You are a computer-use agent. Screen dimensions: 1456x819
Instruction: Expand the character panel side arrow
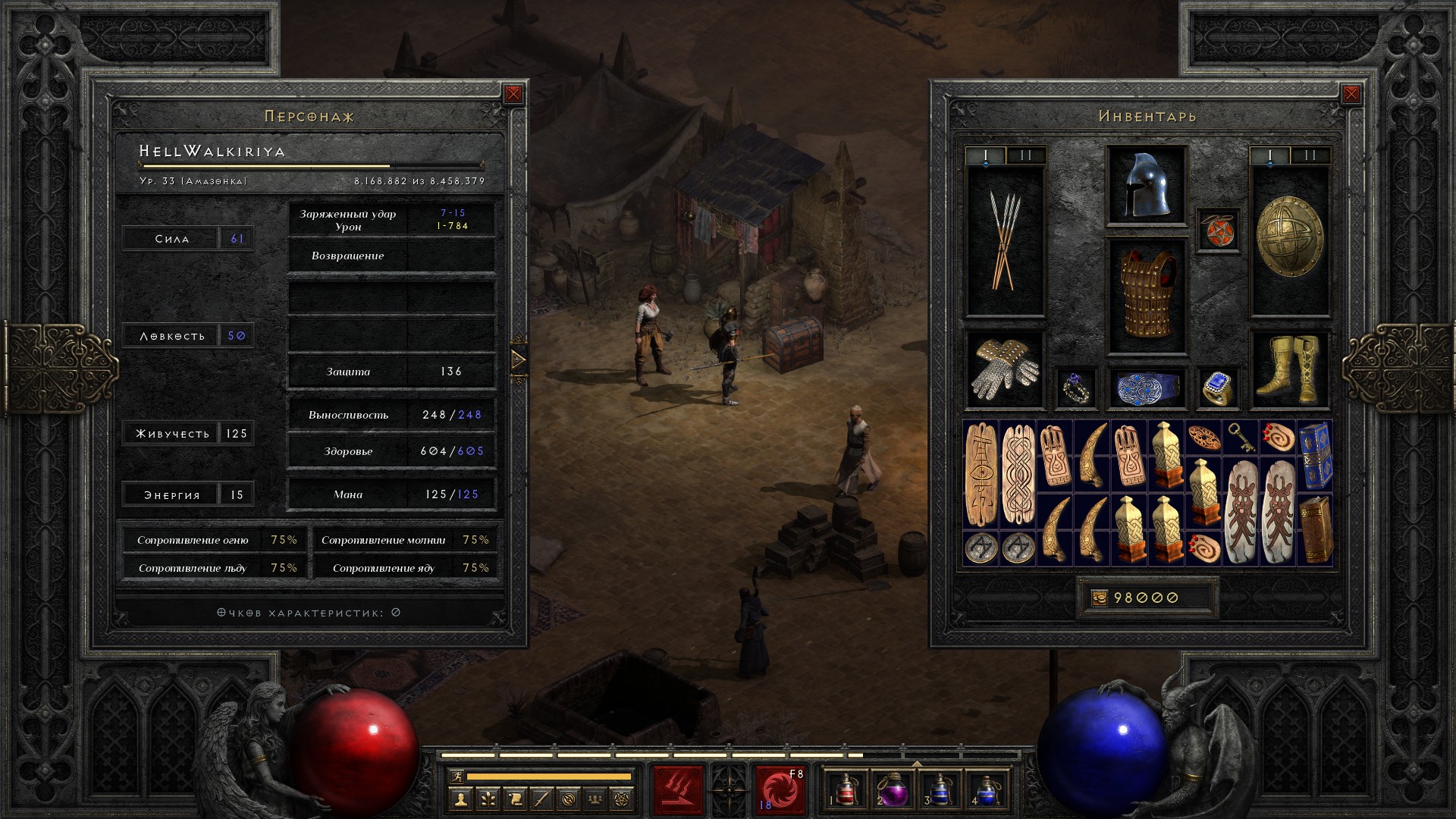(x=519, y=359)
